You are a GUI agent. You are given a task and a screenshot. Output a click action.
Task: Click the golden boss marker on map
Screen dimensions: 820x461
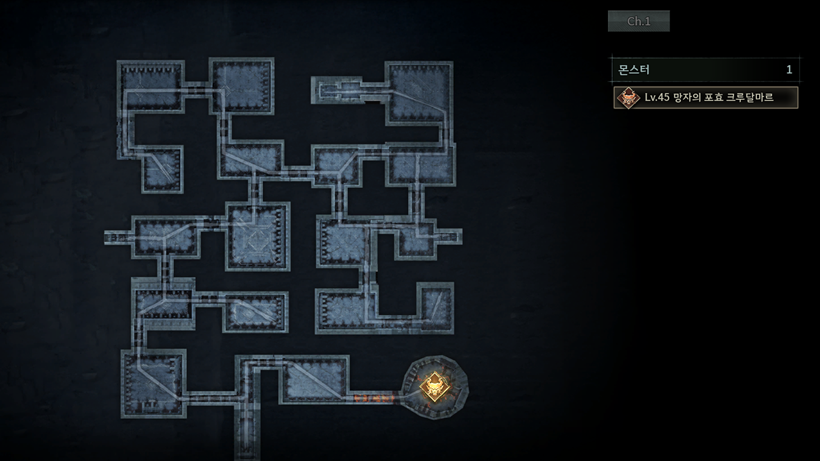434,385
